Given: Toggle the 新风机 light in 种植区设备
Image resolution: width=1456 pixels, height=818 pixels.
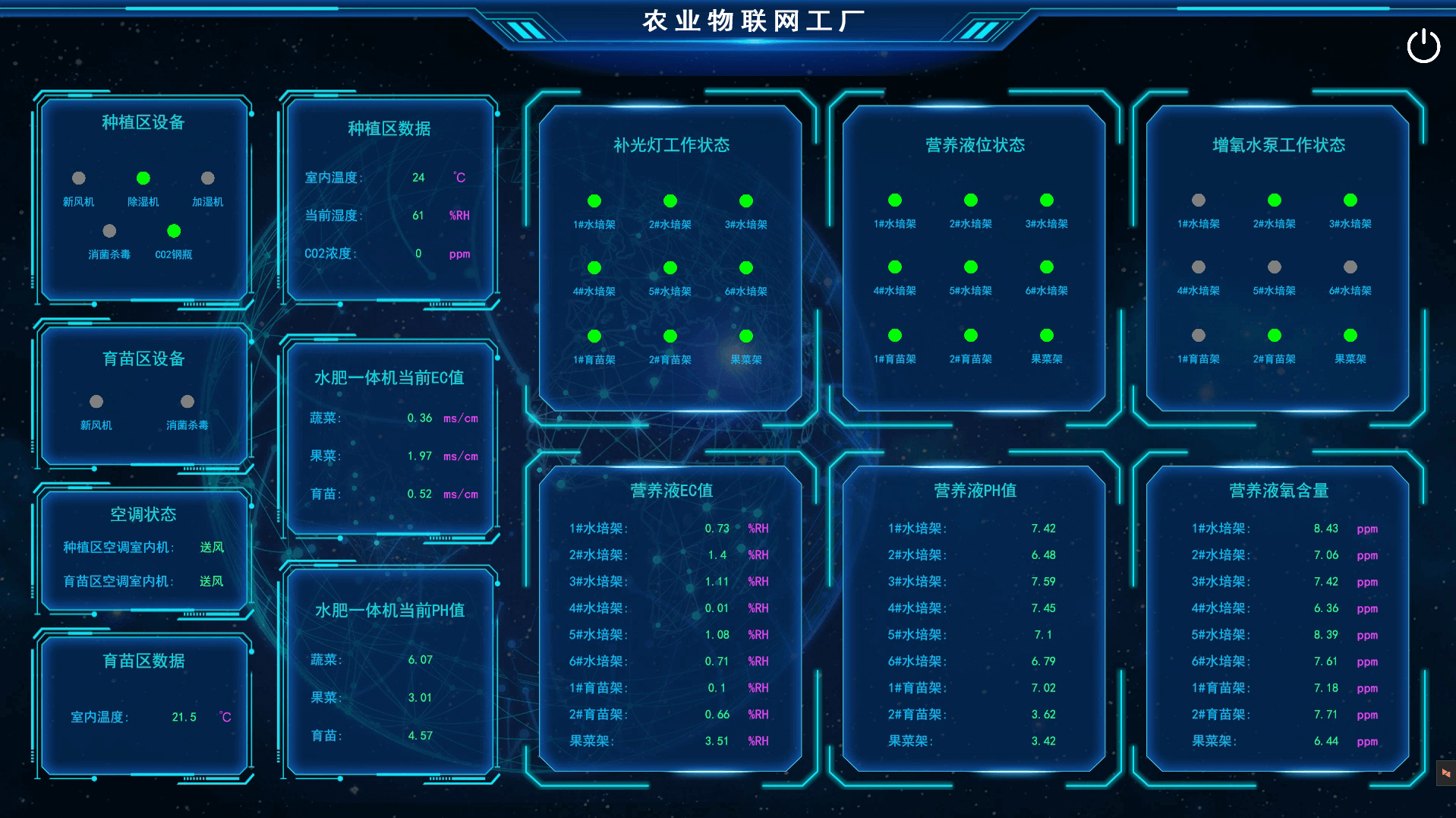Looking at the screenshot, I should (78, 178).
